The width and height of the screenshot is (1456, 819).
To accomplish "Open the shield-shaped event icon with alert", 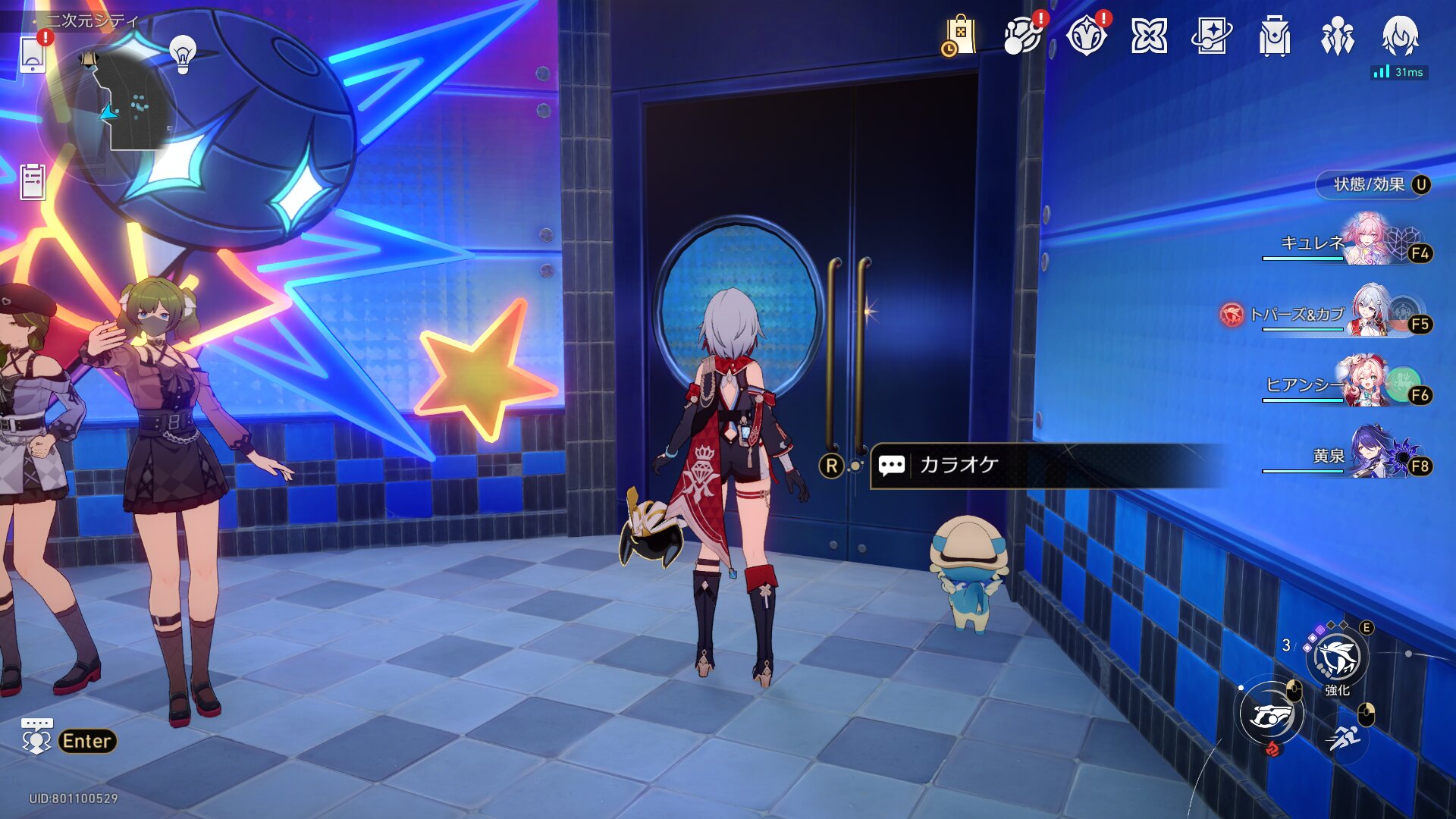I will click(1086, 36).
